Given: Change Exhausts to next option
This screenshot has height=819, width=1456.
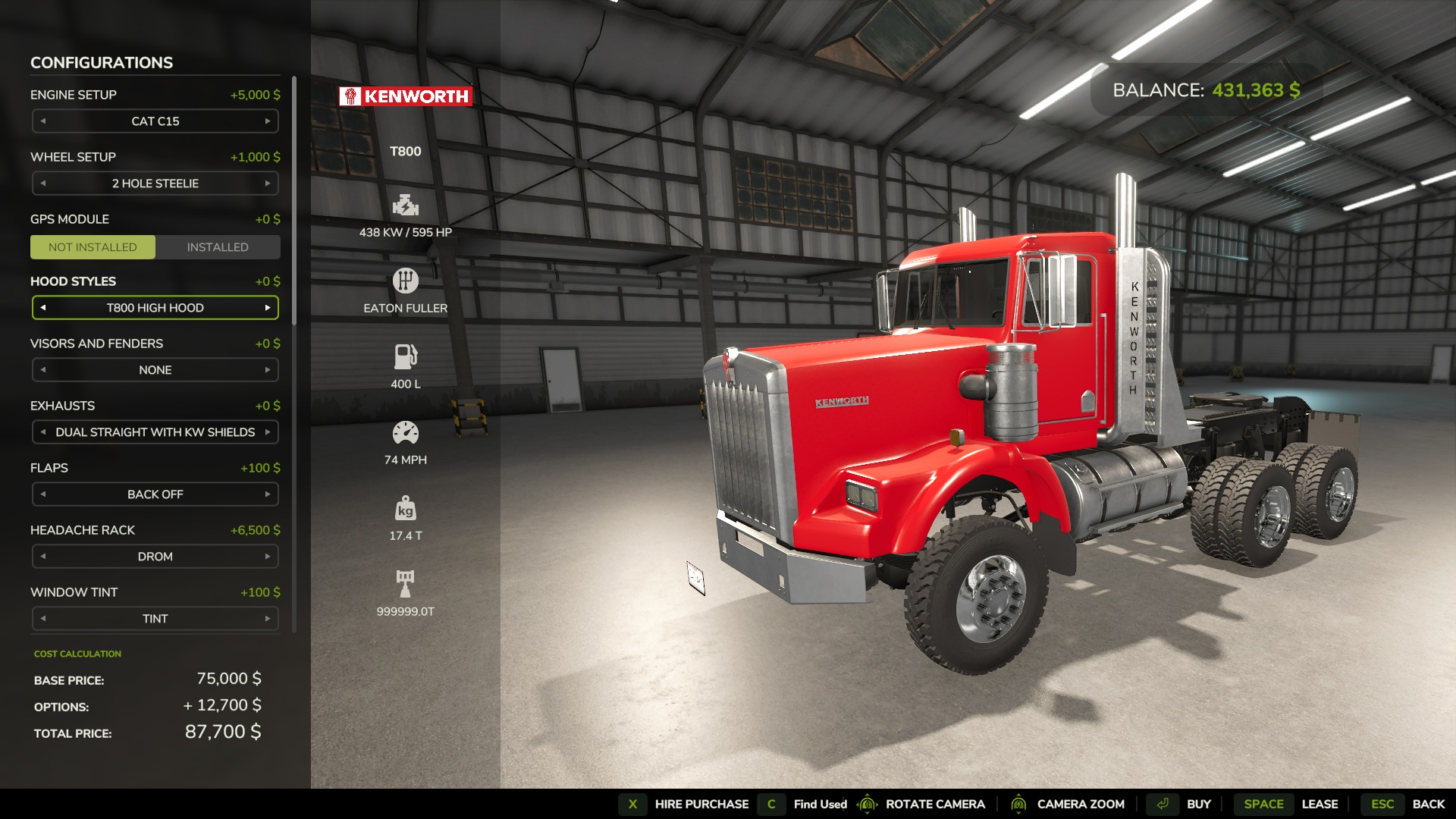Looking at the screenshot, I should coord(268,432).
